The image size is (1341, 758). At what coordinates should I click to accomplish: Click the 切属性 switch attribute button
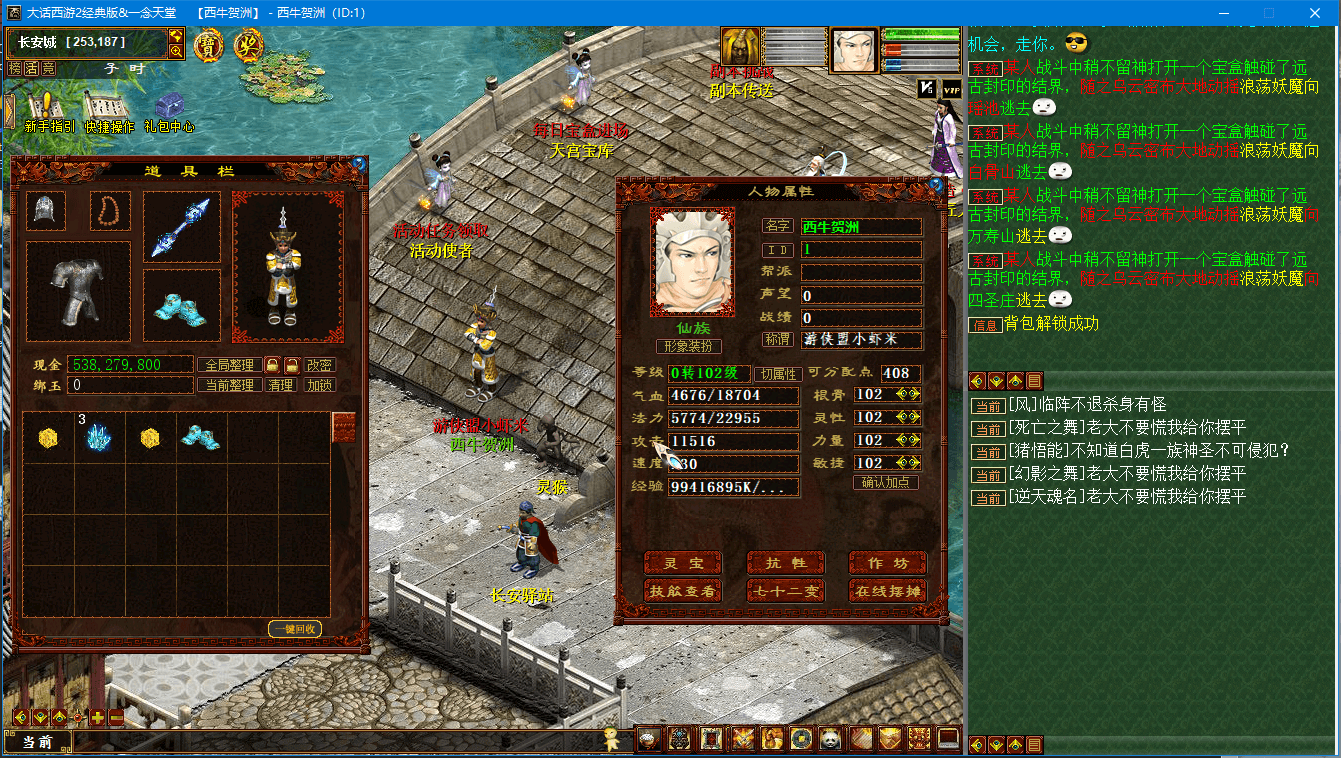pyautogui.click(x=777, y=374)
